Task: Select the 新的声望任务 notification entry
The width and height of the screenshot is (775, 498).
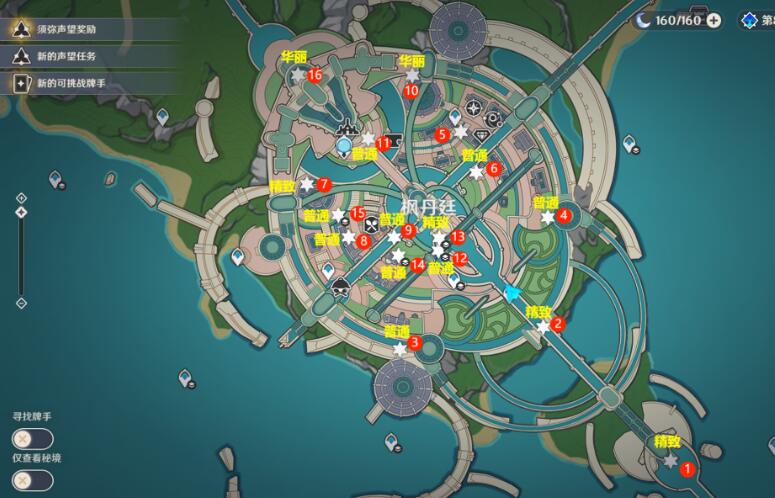Action: 70,57
